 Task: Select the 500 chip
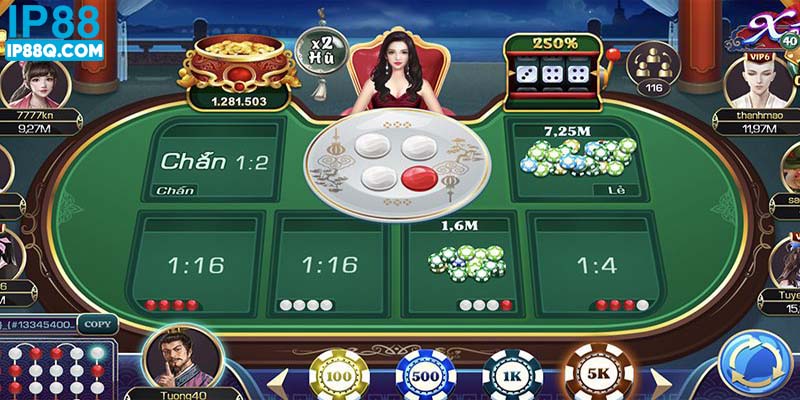coord(424,377)
